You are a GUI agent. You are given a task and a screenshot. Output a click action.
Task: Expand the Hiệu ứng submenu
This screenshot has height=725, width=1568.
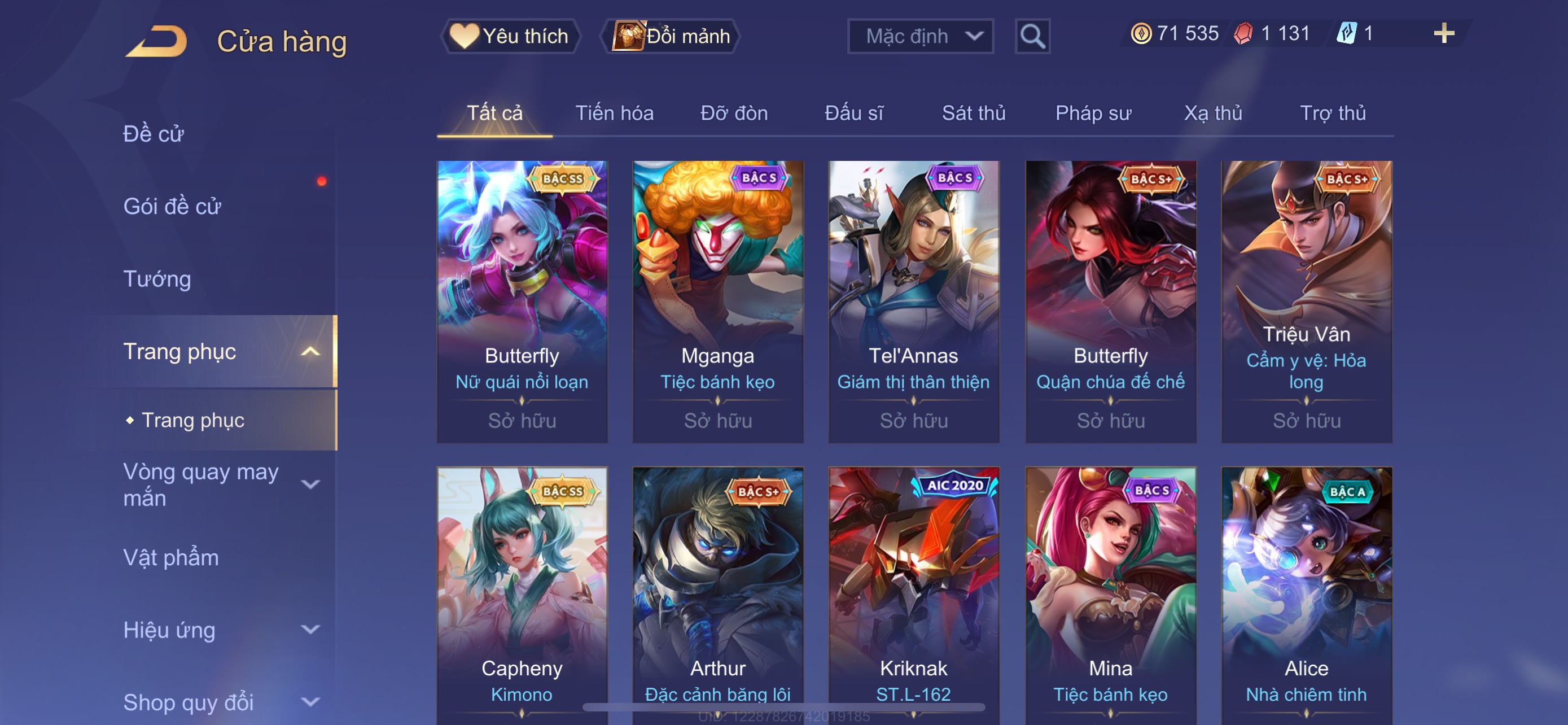219,630
